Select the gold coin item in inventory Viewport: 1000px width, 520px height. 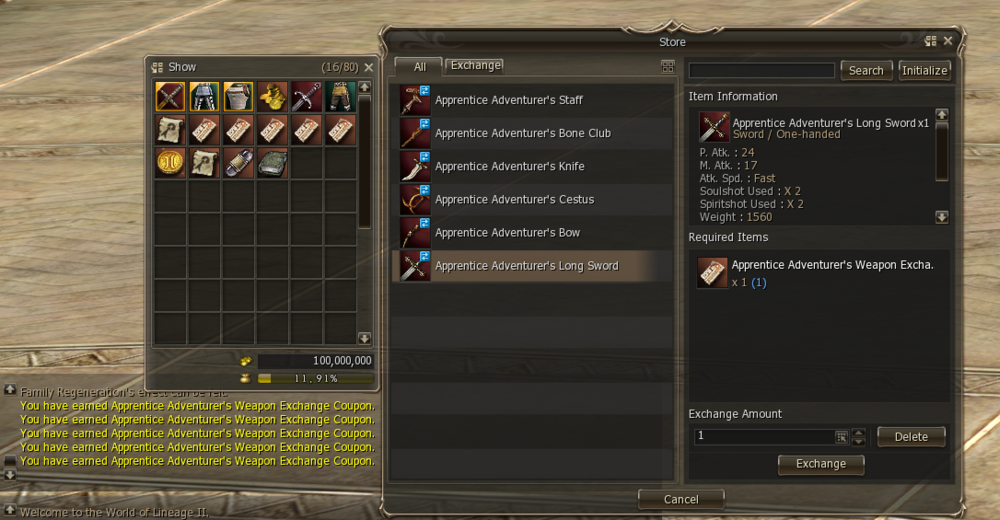click(x=170, y=162)
